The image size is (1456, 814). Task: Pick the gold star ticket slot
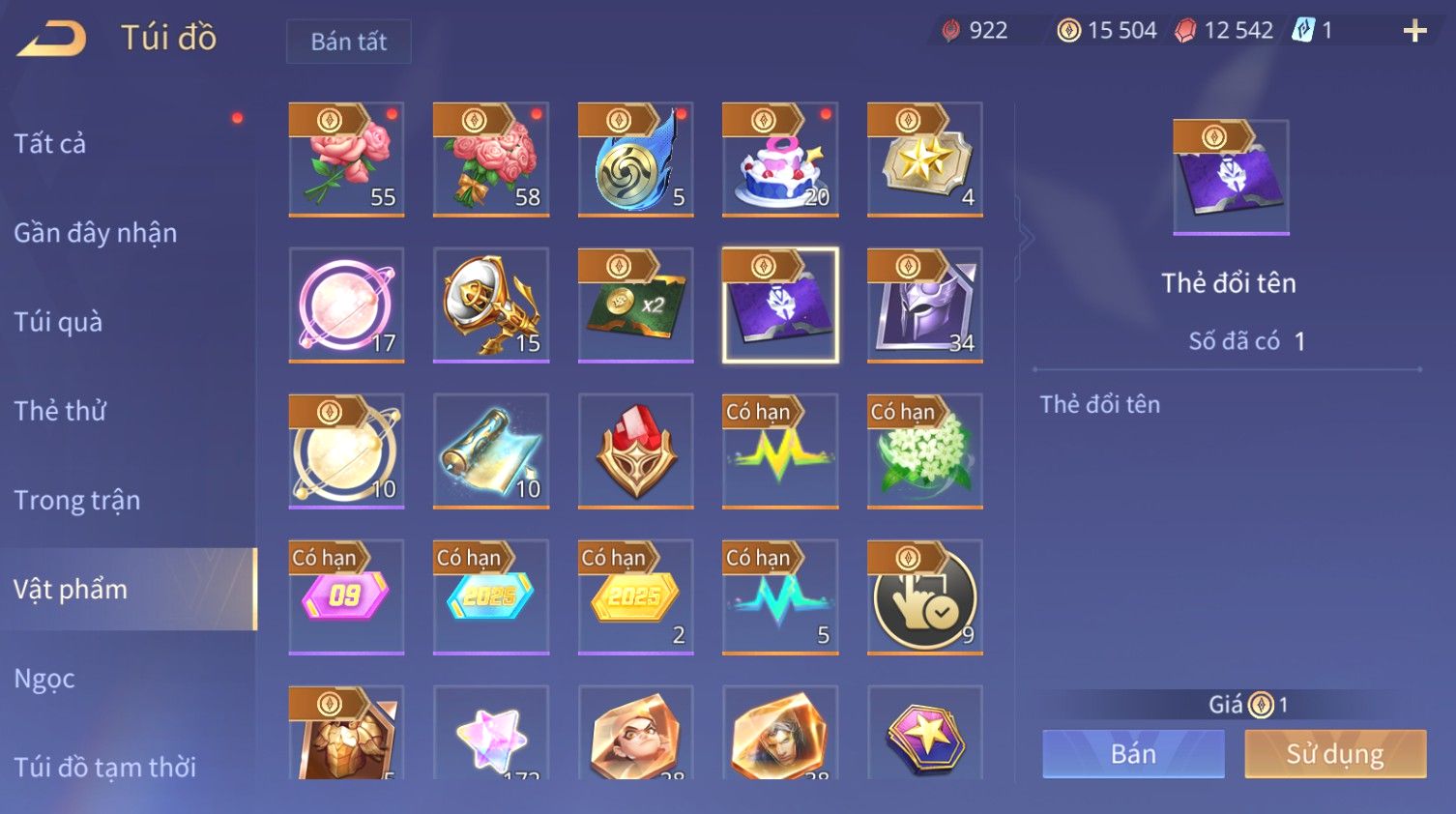click(925, 160)
